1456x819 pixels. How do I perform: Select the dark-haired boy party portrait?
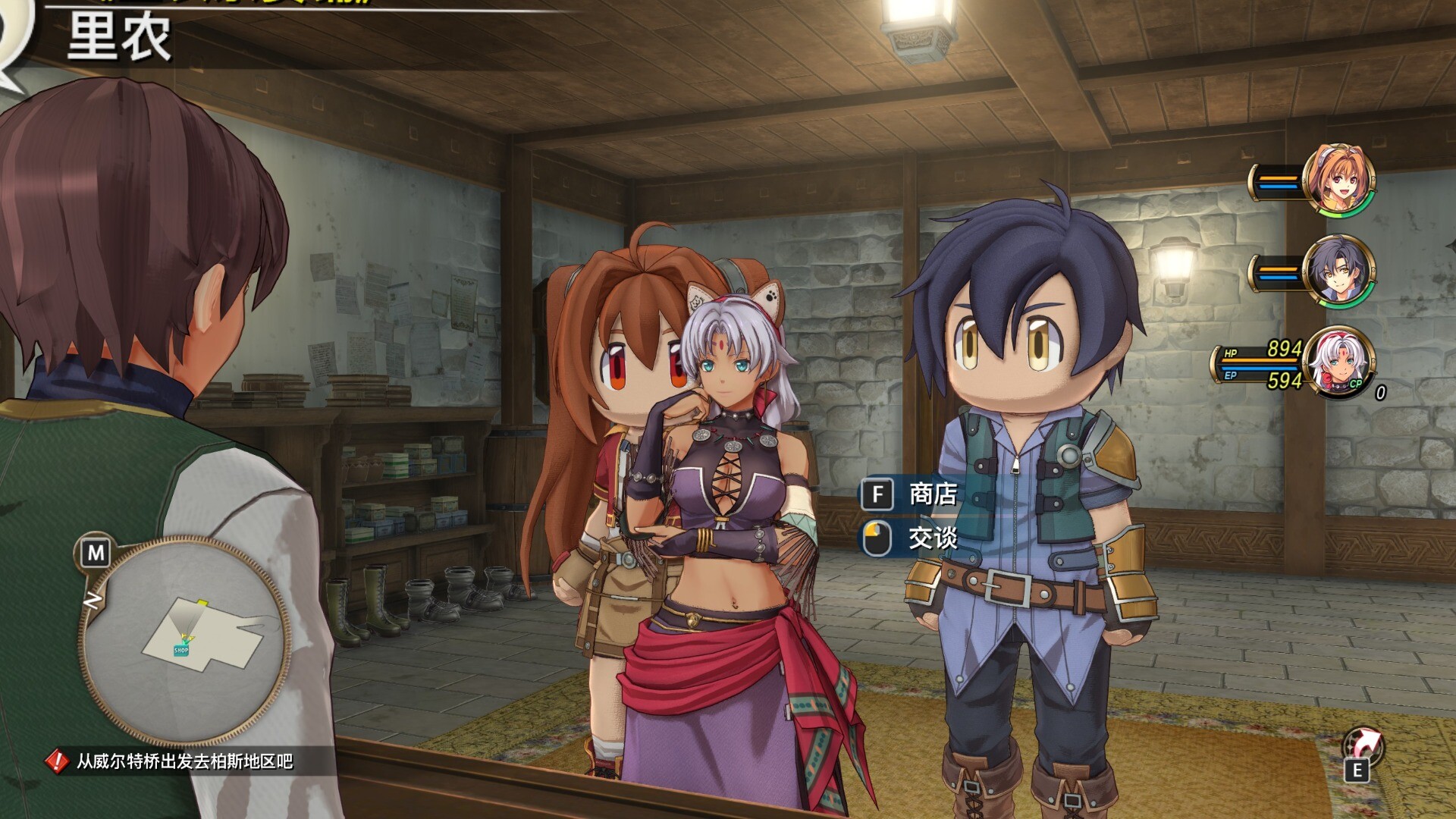(x=1337, y=271)
